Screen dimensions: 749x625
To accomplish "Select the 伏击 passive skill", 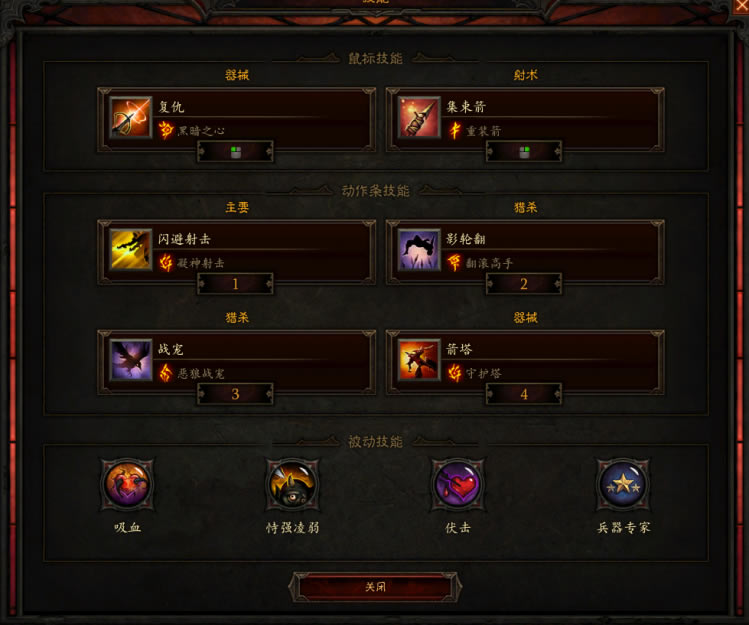I will (457, 486).
